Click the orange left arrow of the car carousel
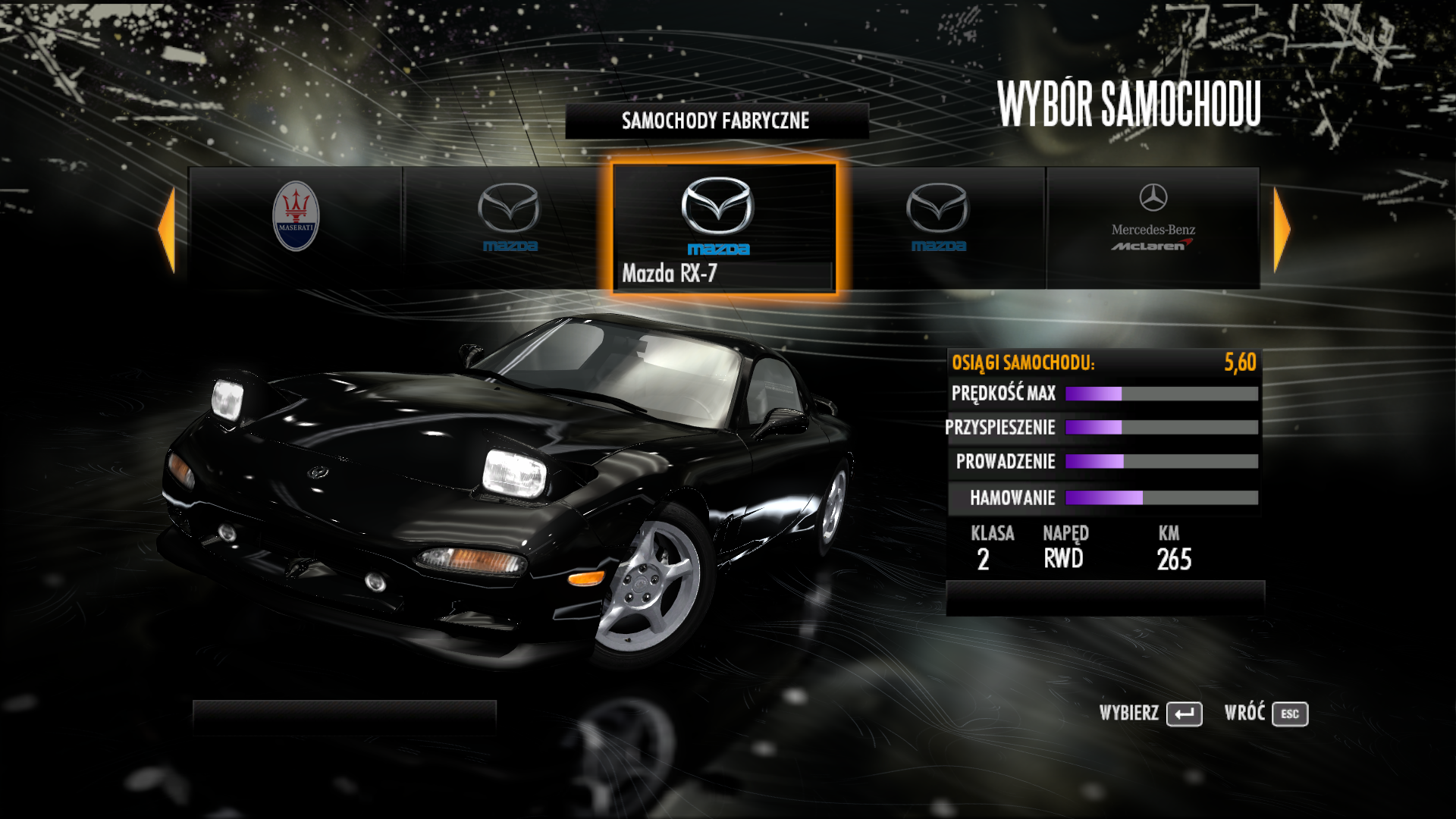Image resolution: width=1456 pixels, height=819 pixels. [x=167, y=229]
